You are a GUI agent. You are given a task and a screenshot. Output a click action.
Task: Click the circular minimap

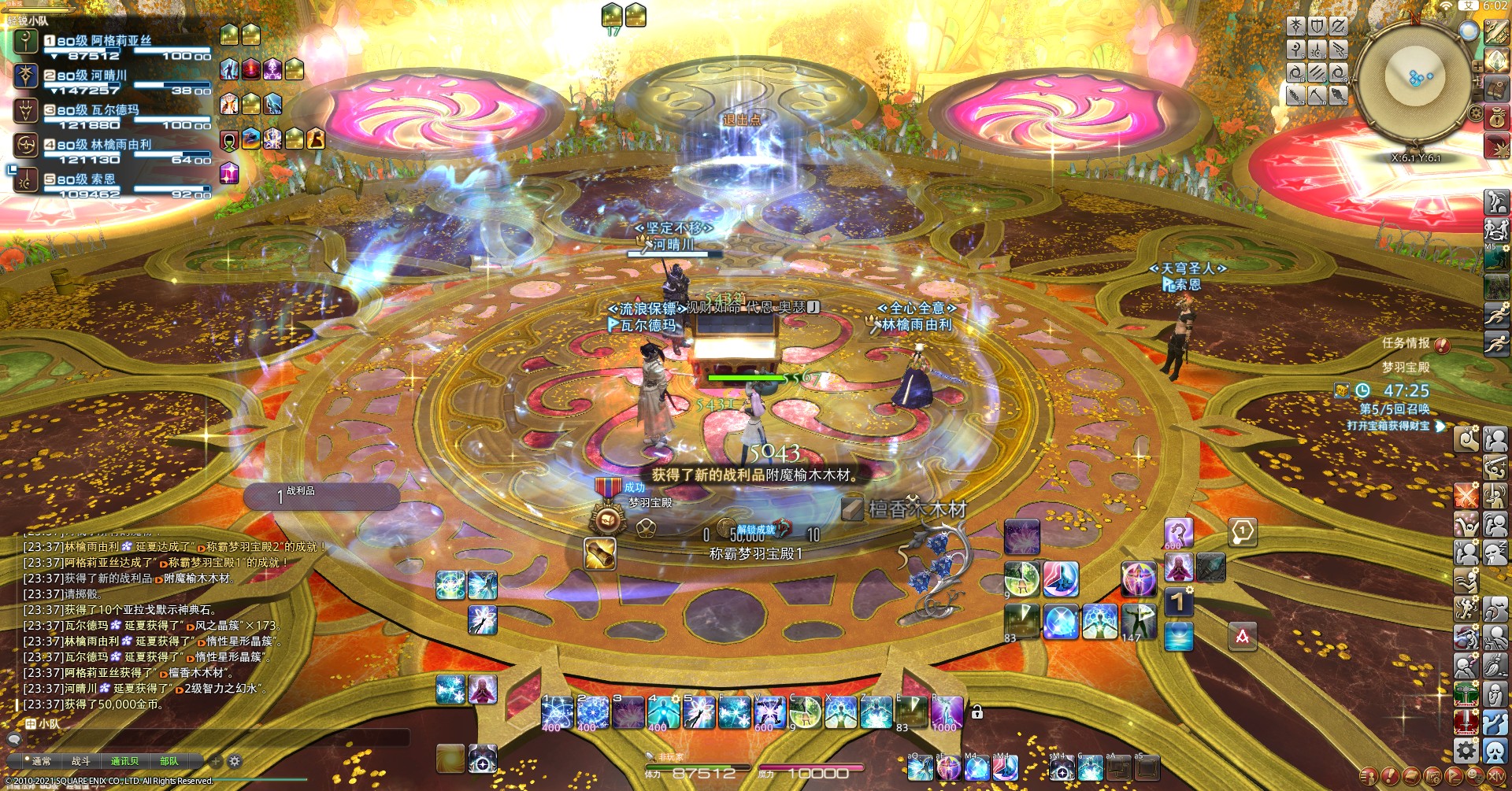(1415, 79)
